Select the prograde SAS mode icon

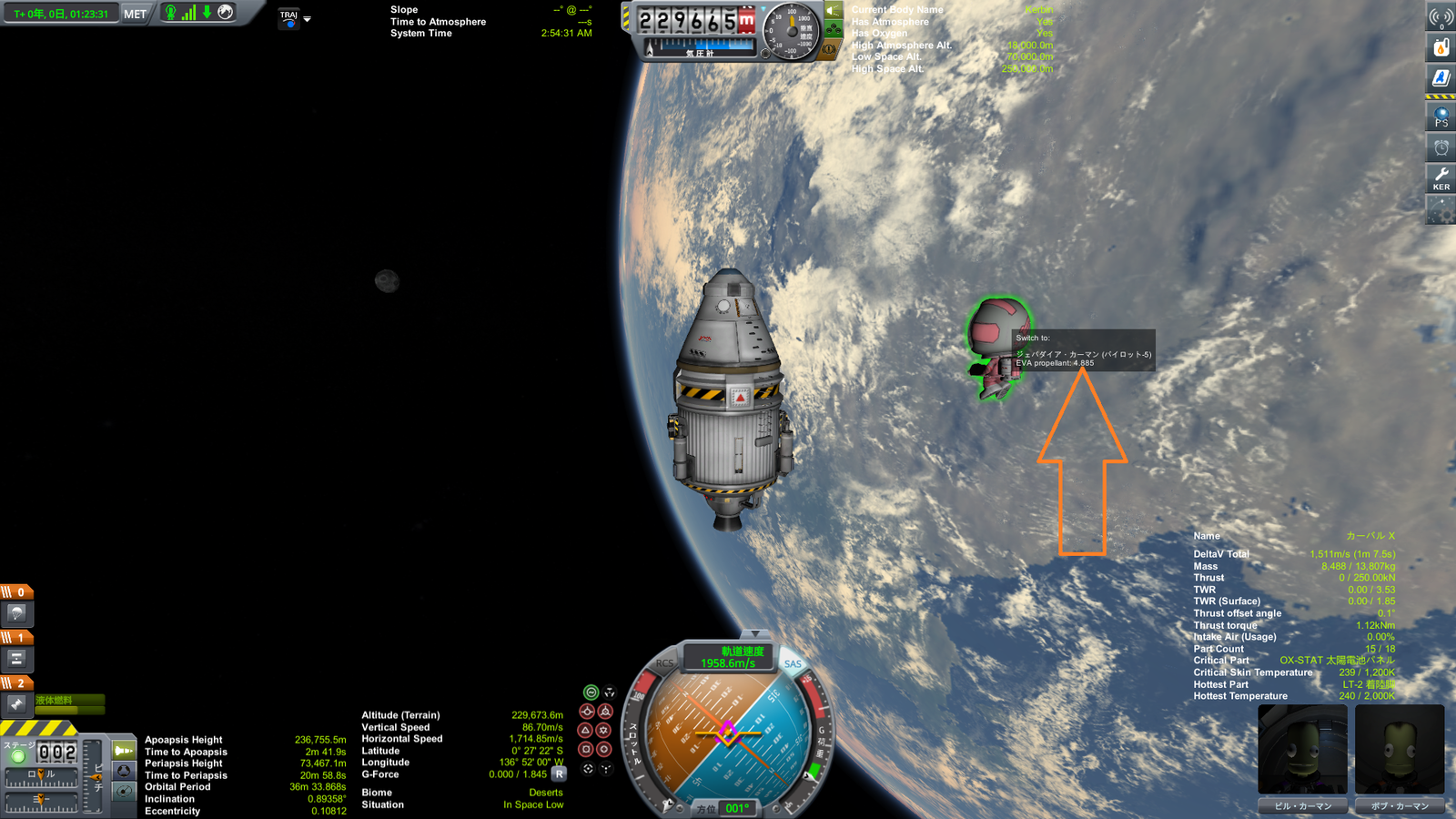[586, 712]
